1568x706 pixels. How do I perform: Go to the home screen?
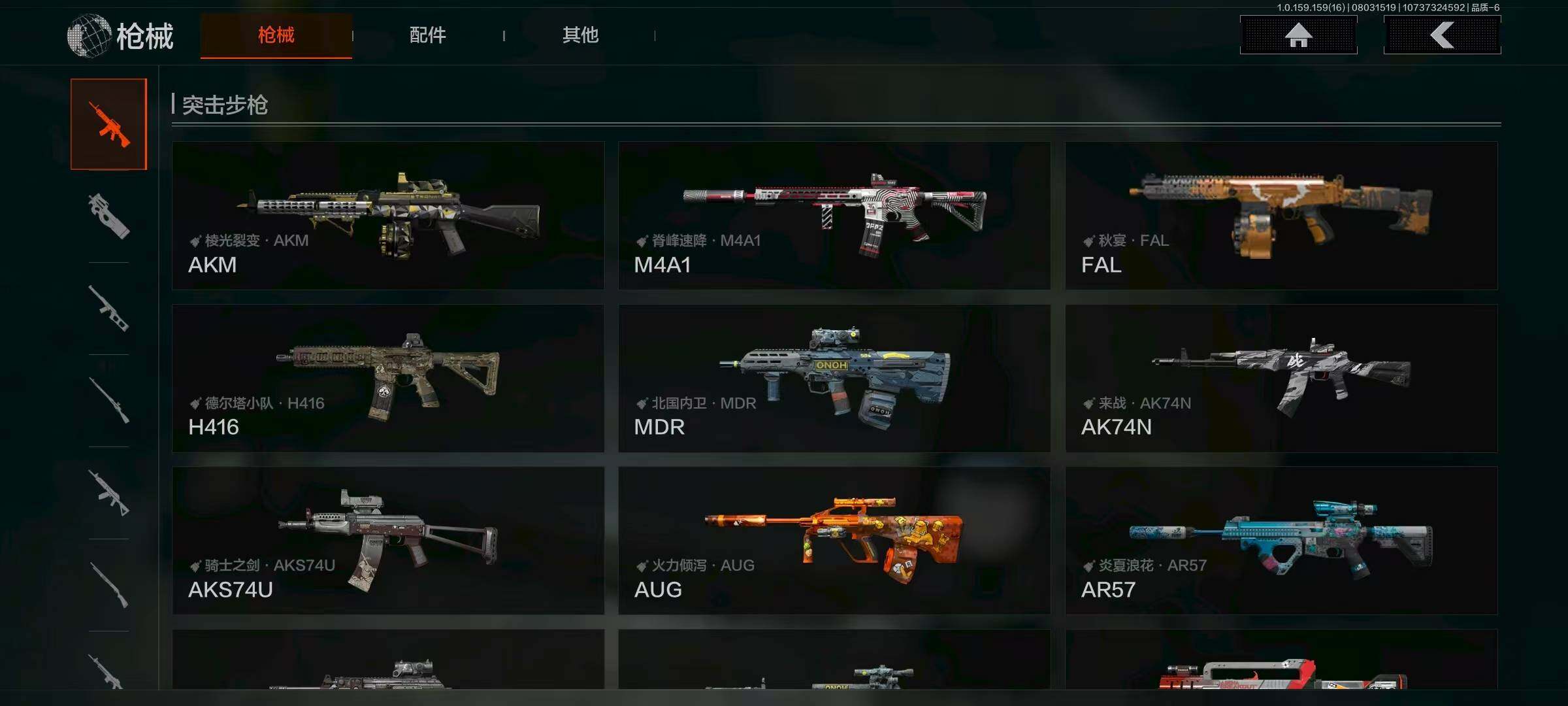tap(1298, 35)
